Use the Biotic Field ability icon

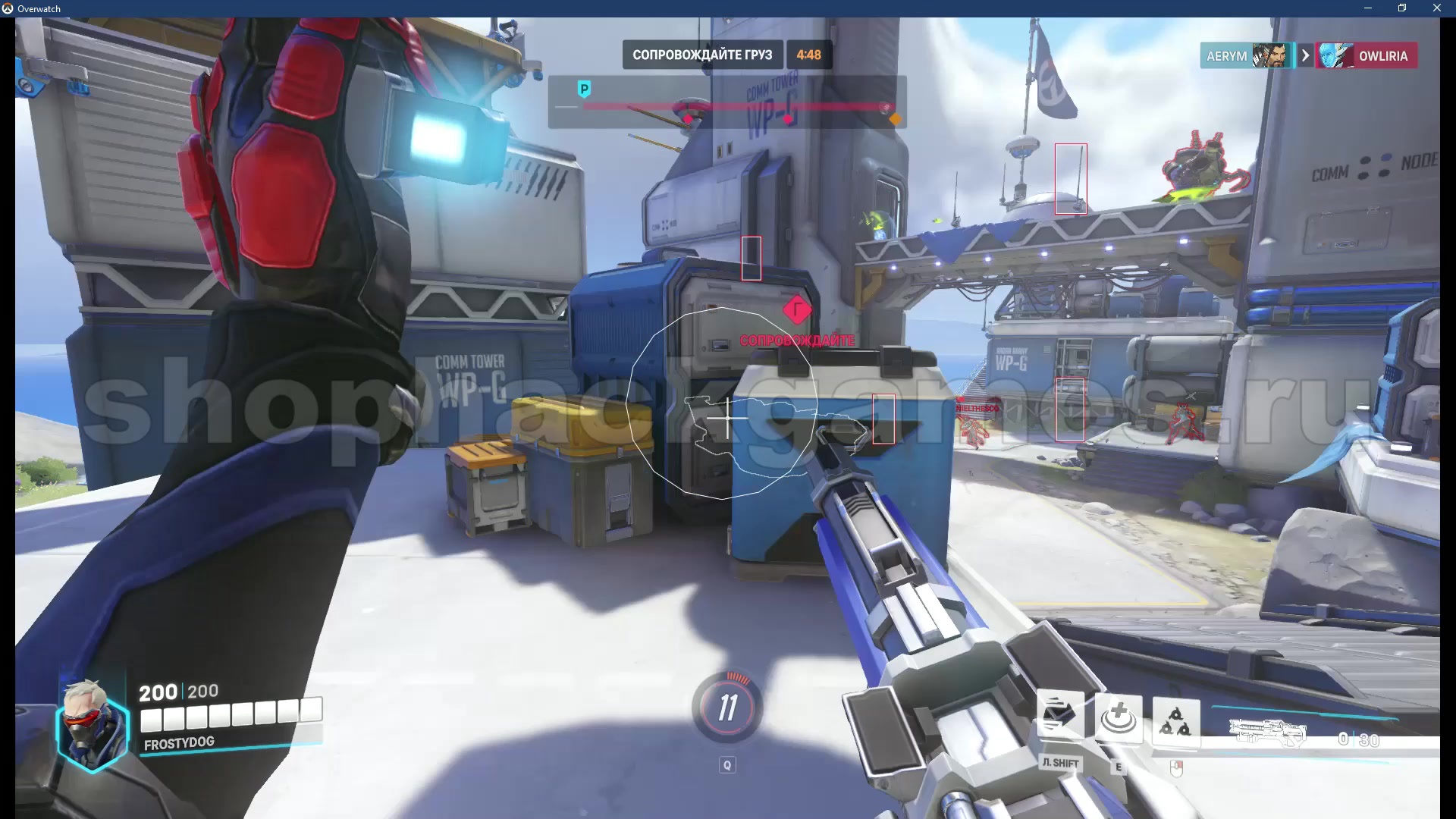pos(1118,718)
